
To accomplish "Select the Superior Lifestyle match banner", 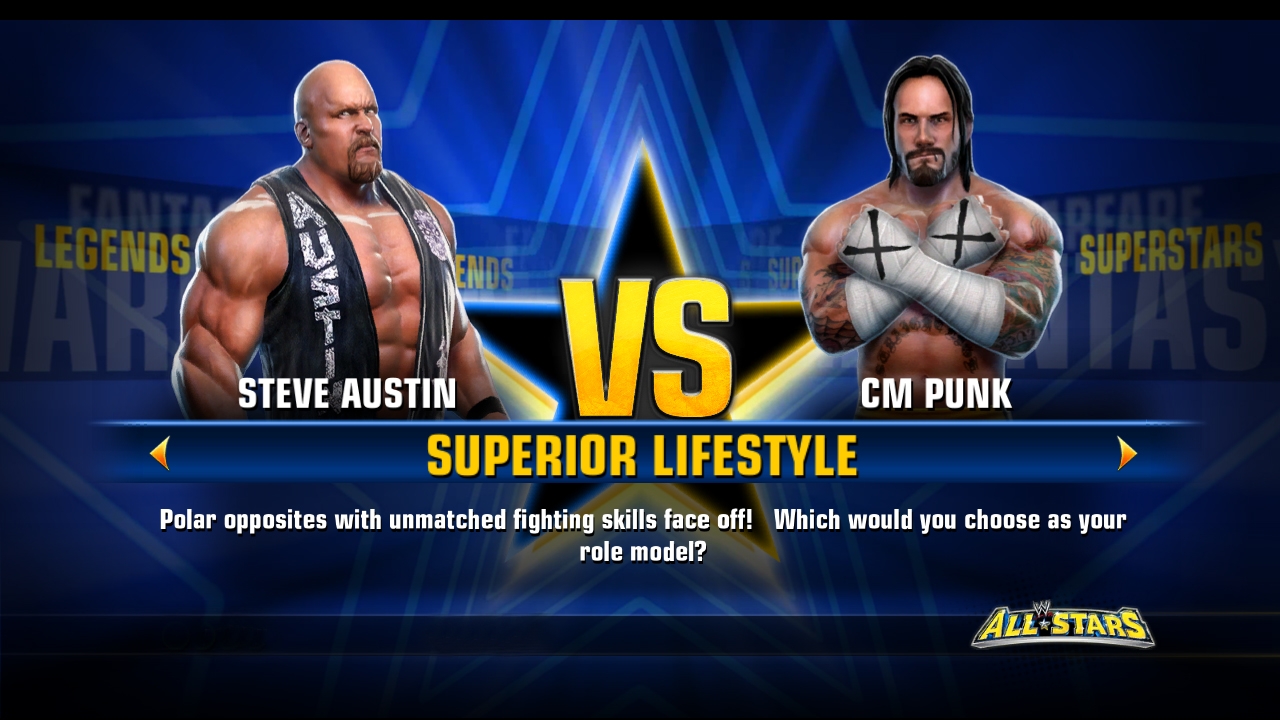I will click(x=641, y=456).
